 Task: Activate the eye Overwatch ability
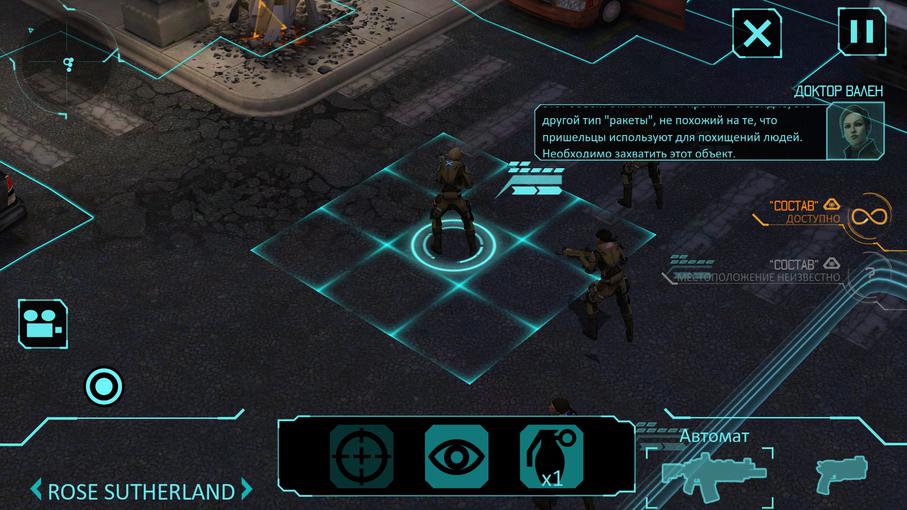point(457,457)
